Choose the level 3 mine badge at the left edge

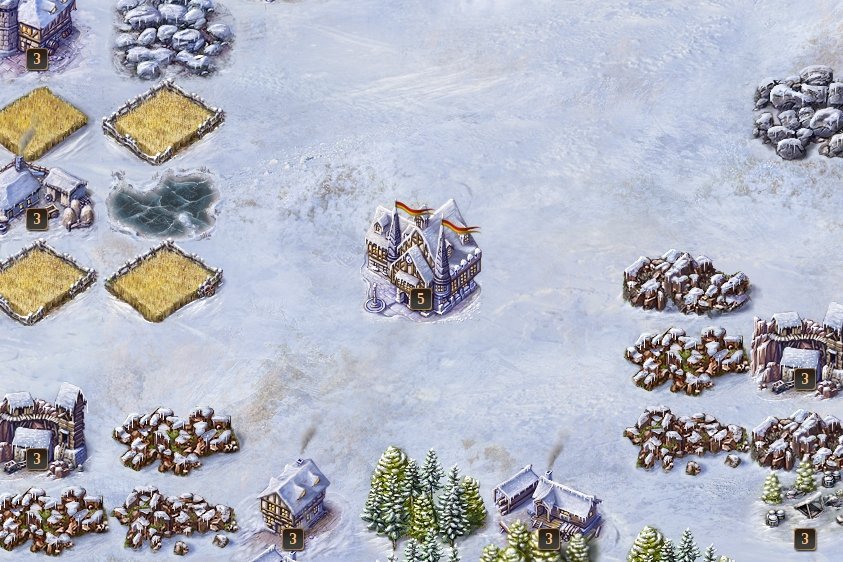(x=37, y=459)
